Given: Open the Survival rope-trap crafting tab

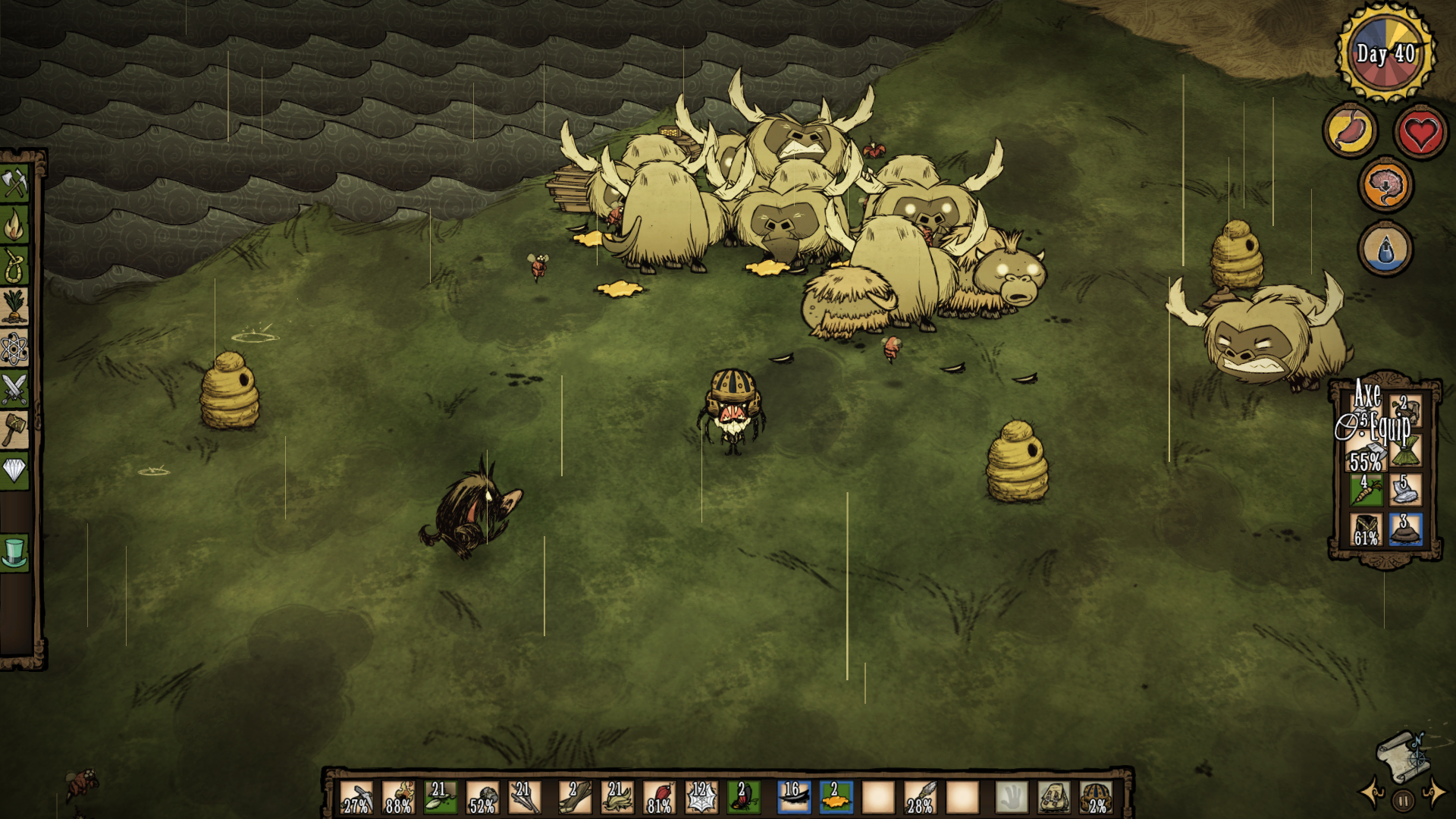Looking at the screenshot, I should pyautogui.click(x=15, y=265).
